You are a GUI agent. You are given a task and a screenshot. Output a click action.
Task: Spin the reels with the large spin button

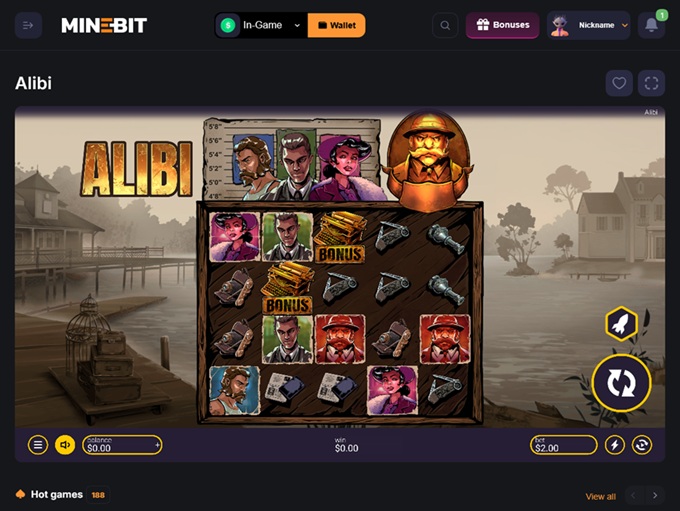[621, 383]
